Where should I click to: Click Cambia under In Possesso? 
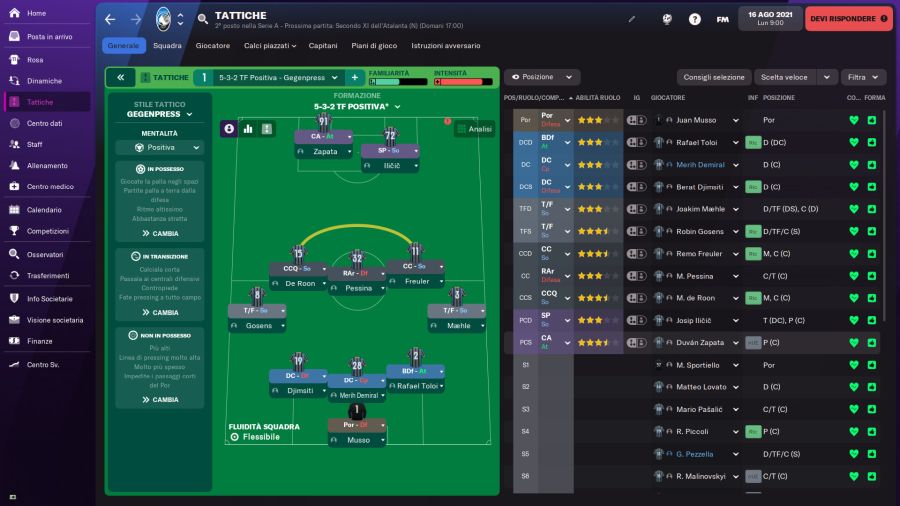(160, 233)
